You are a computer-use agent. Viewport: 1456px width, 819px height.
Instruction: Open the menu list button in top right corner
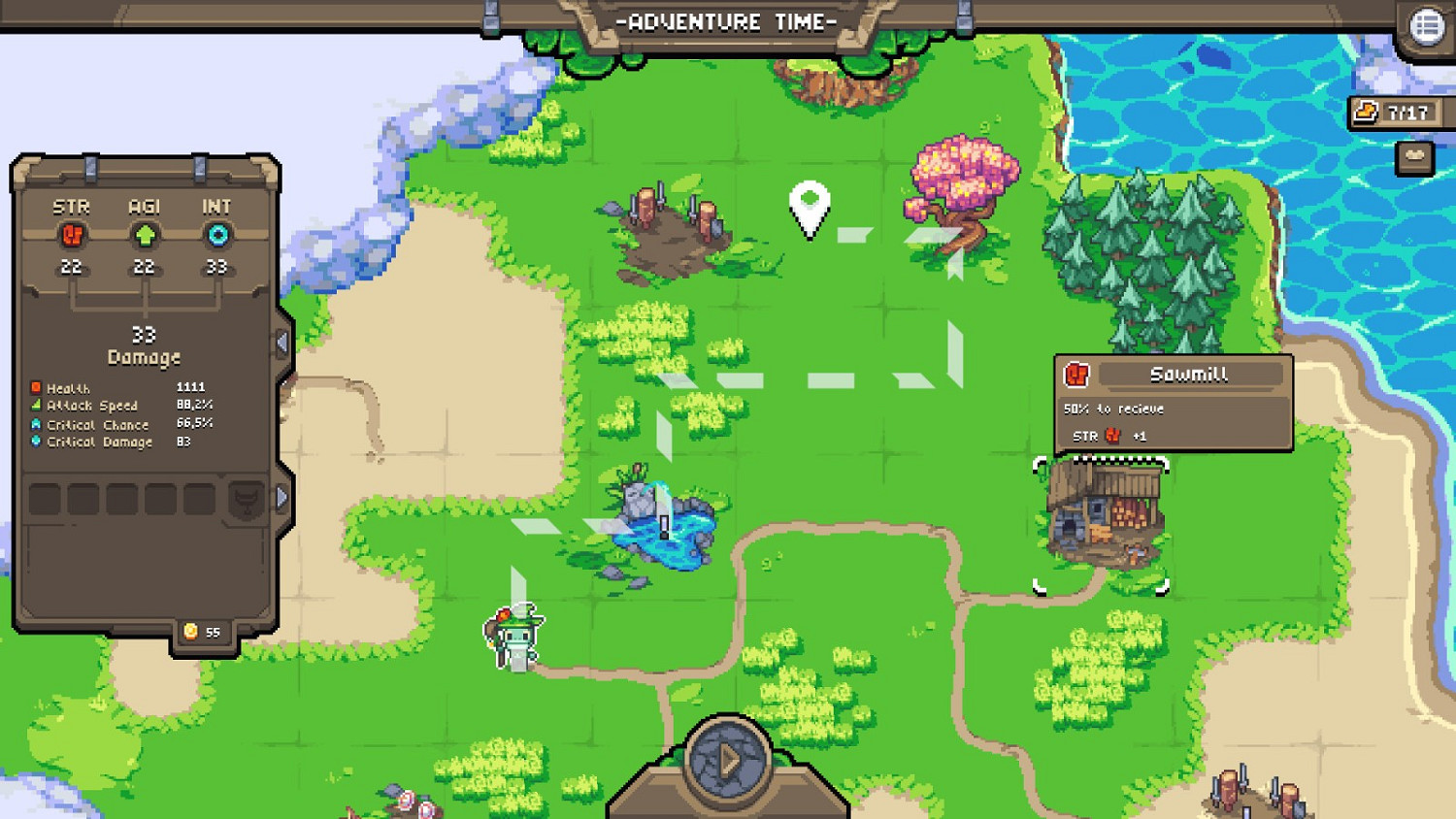click(1427, 23)
